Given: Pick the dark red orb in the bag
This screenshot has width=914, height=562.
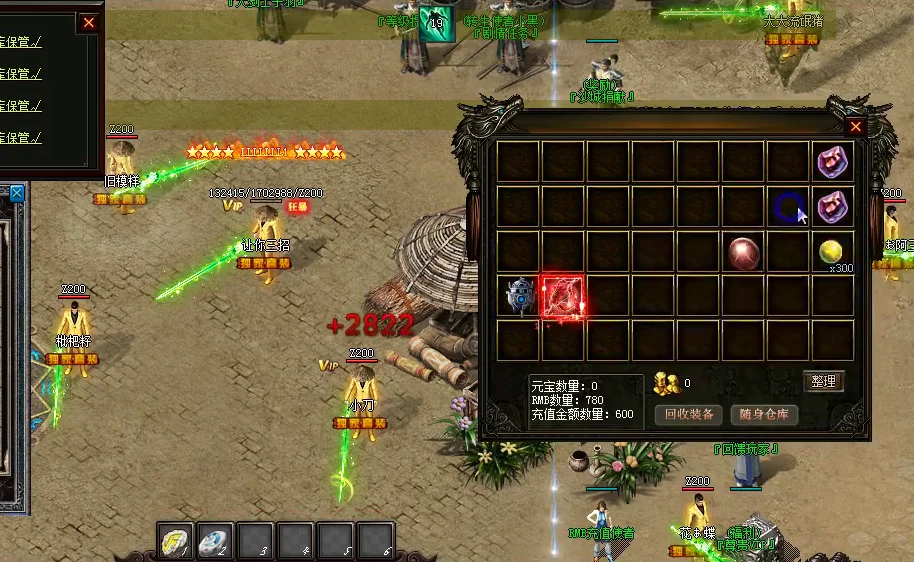Looking at the screenshot, I should coord(743,252).
